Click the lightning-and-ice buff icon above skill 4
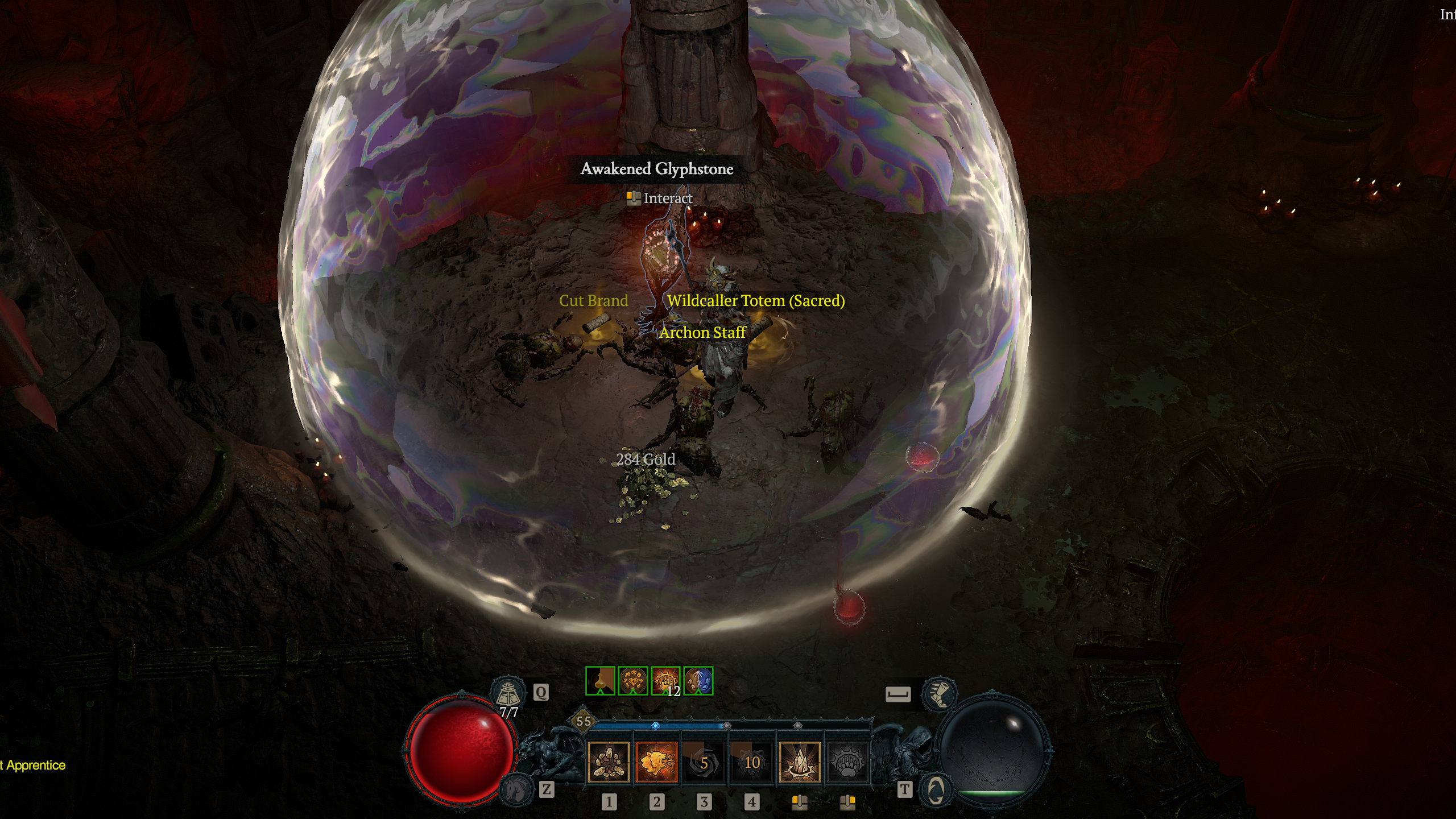Viewport: 1456px width, 819px height. tap(697, 681)
